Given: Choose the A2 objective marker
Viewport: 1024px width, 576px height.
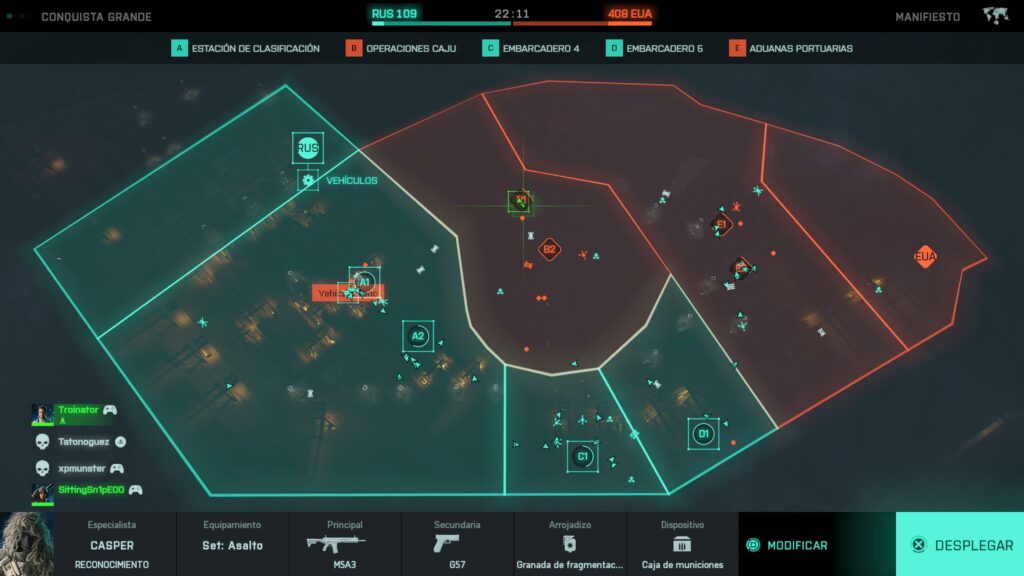Looking at the screenshot, I should (418, 336).
